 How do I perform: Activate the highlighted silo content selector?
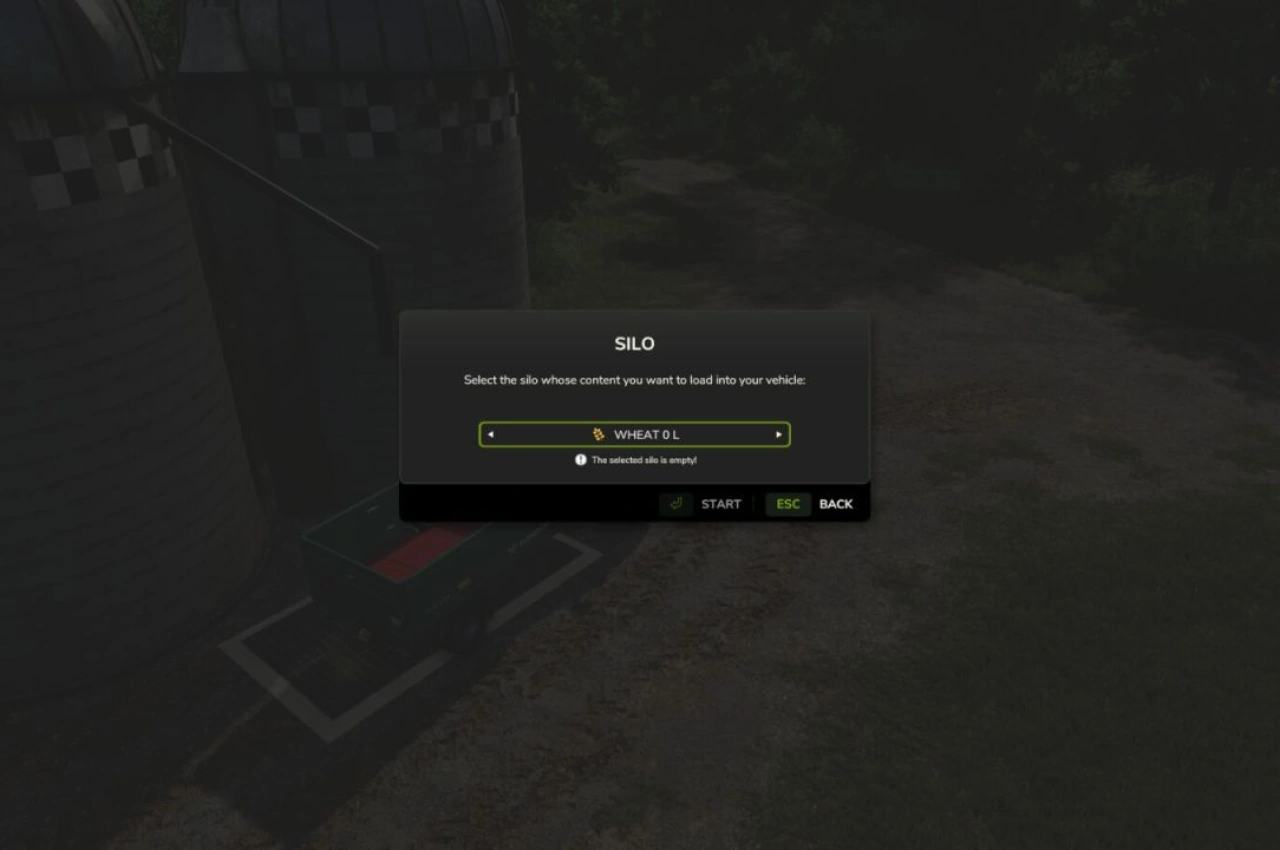[633, 434]
